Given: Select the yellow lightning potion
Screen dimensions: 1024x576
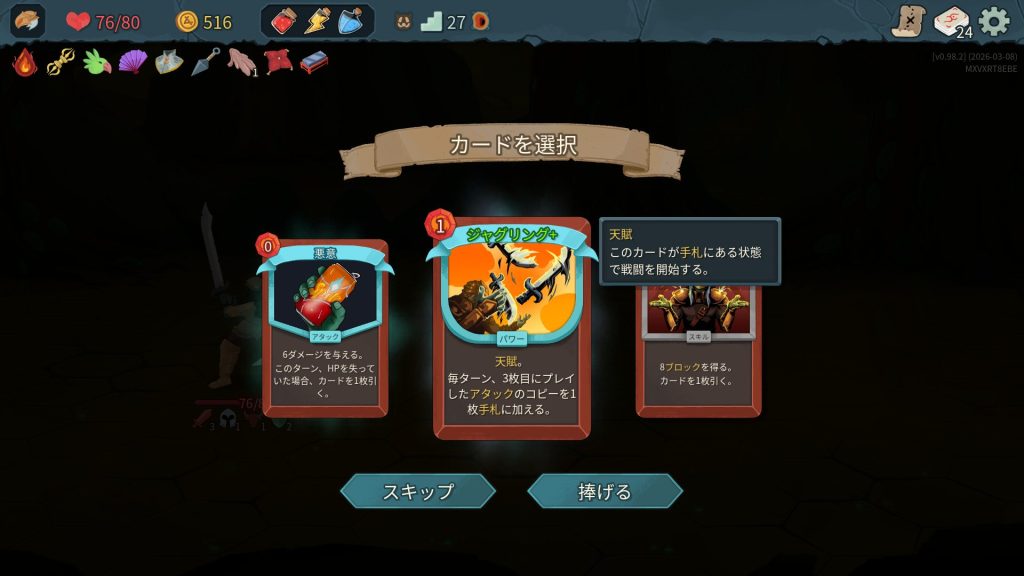Looking at the screenshot, I should [317, 21].
